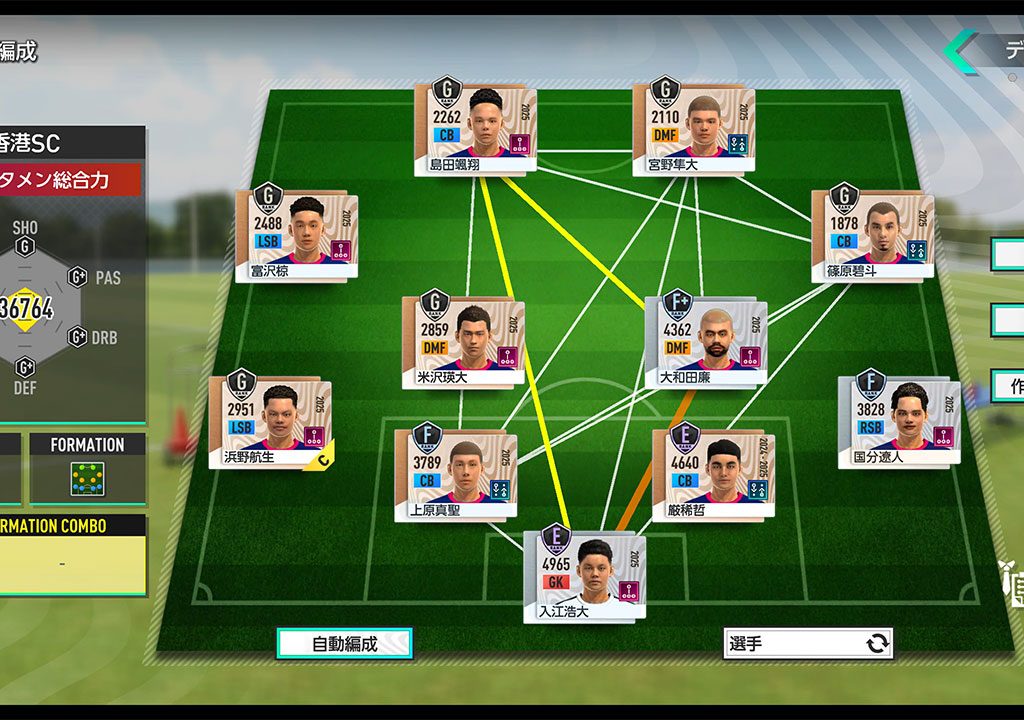This screenshot has height=720, width=1024.
Task: Click the 自動編成 auto-formation button
Action: coord(344,644)
